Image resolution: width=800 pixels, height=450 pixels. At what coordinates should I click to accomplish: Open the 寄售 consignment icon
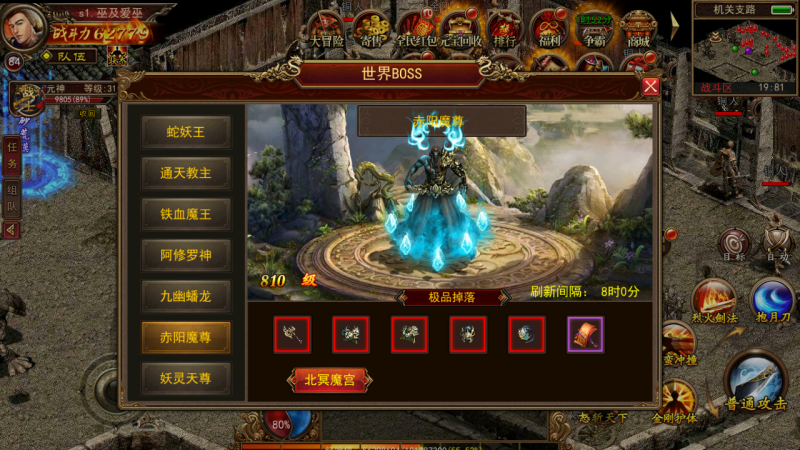coord(372,29)
